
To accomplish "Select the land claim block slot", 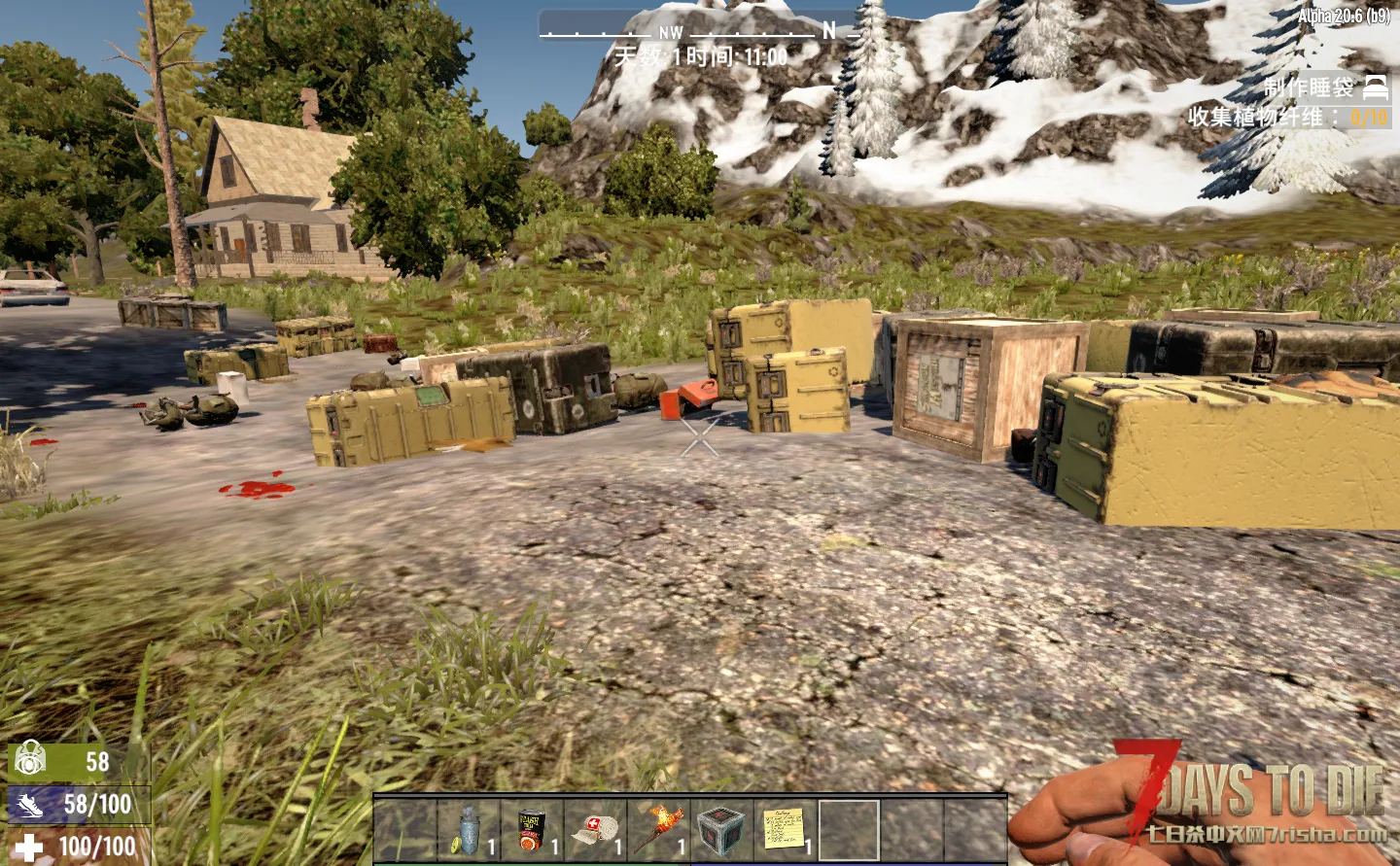I will pos(721,830).
